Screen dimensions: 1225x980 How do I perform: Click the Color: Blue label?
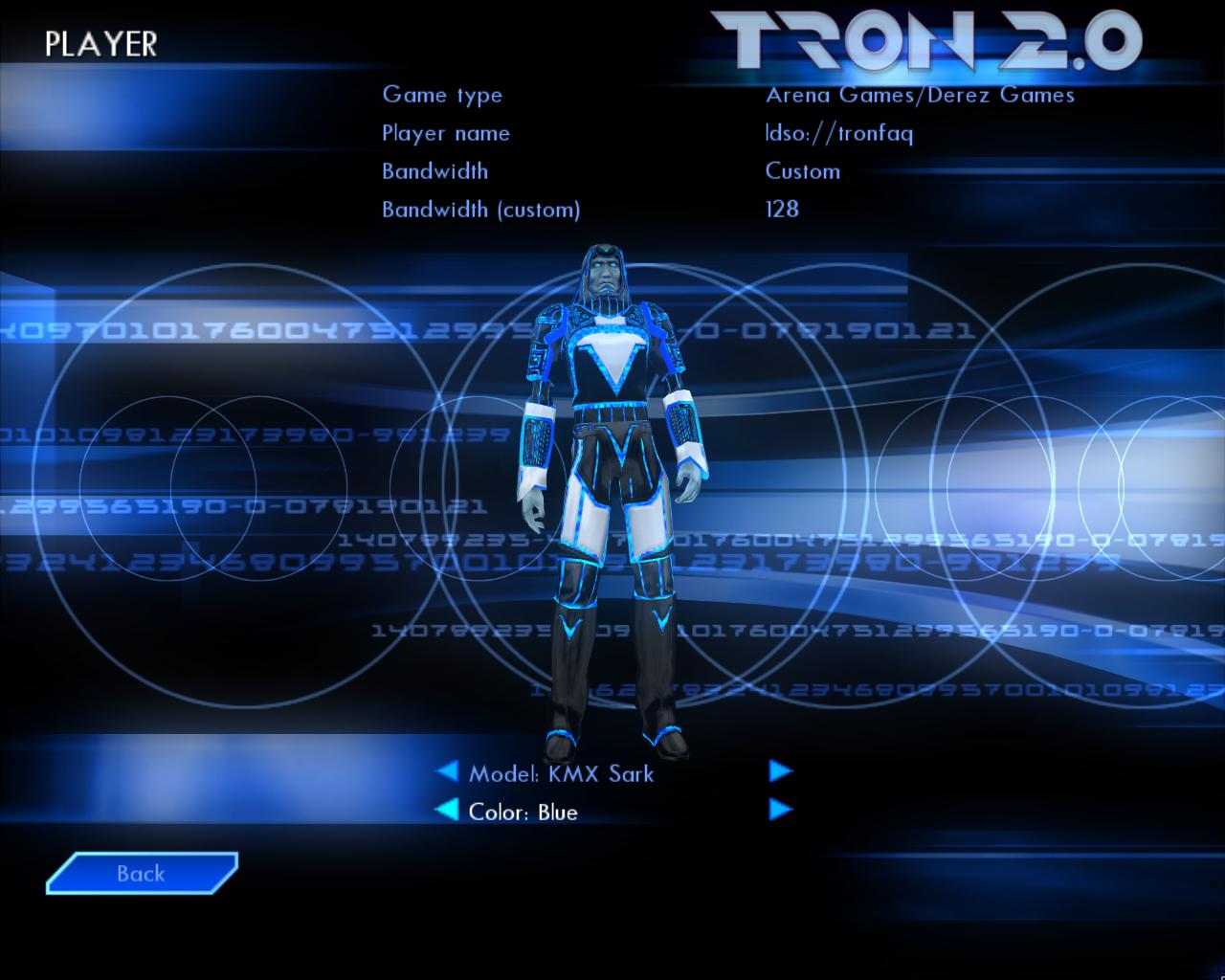tap(521, 812)
